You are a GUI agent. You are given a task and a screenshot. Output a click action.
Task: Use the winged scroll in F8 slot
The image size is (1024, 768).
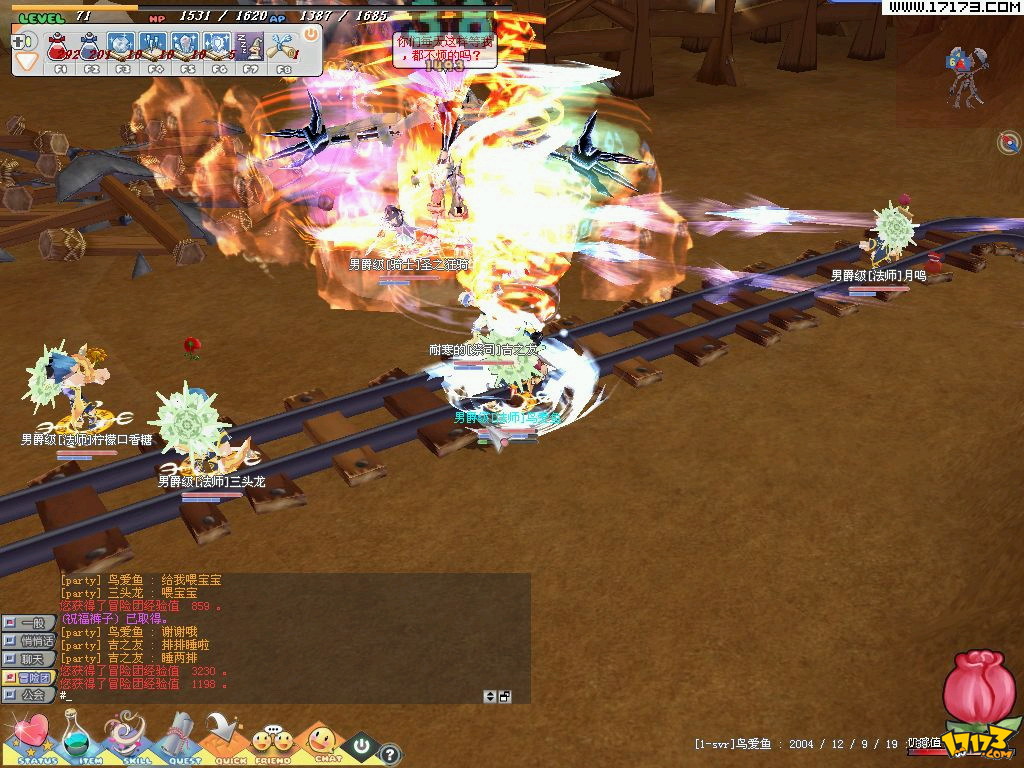(x=283, y=46)
